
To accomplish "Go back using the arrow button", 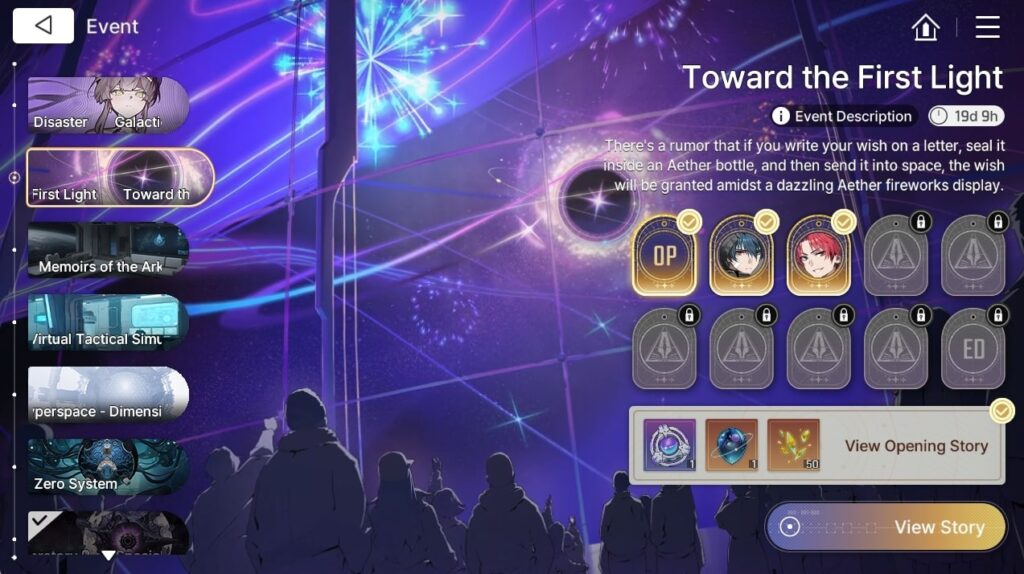I will (43, 26).
